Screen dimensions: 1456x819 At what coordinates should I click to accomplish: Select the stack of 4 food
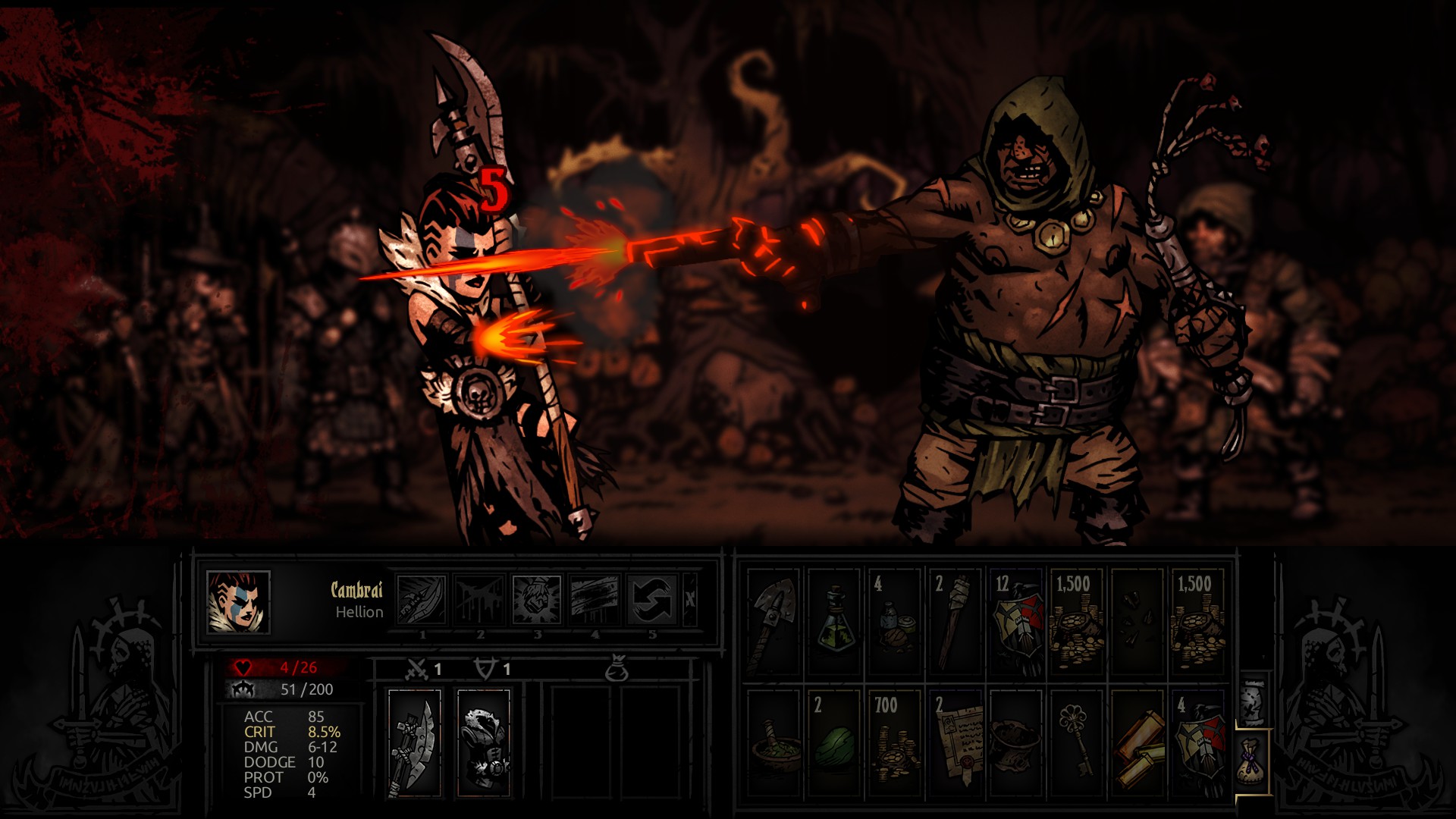(894, 622)
